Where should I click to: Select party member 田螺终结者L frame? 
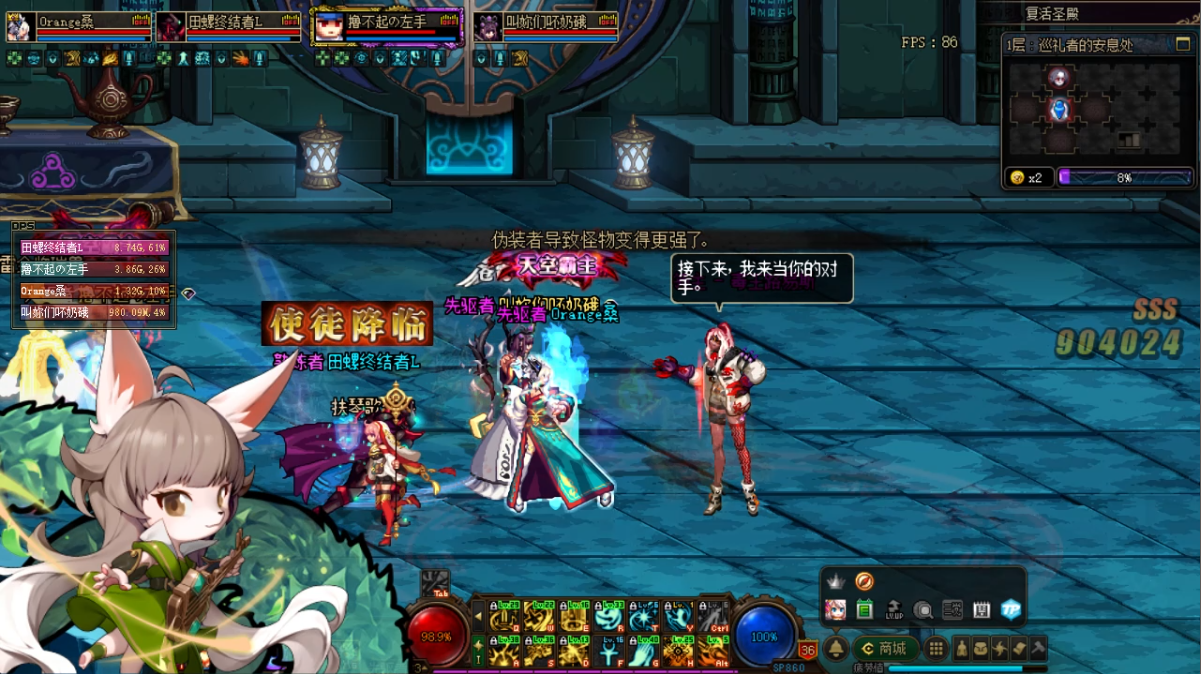(x=228, y=26)
